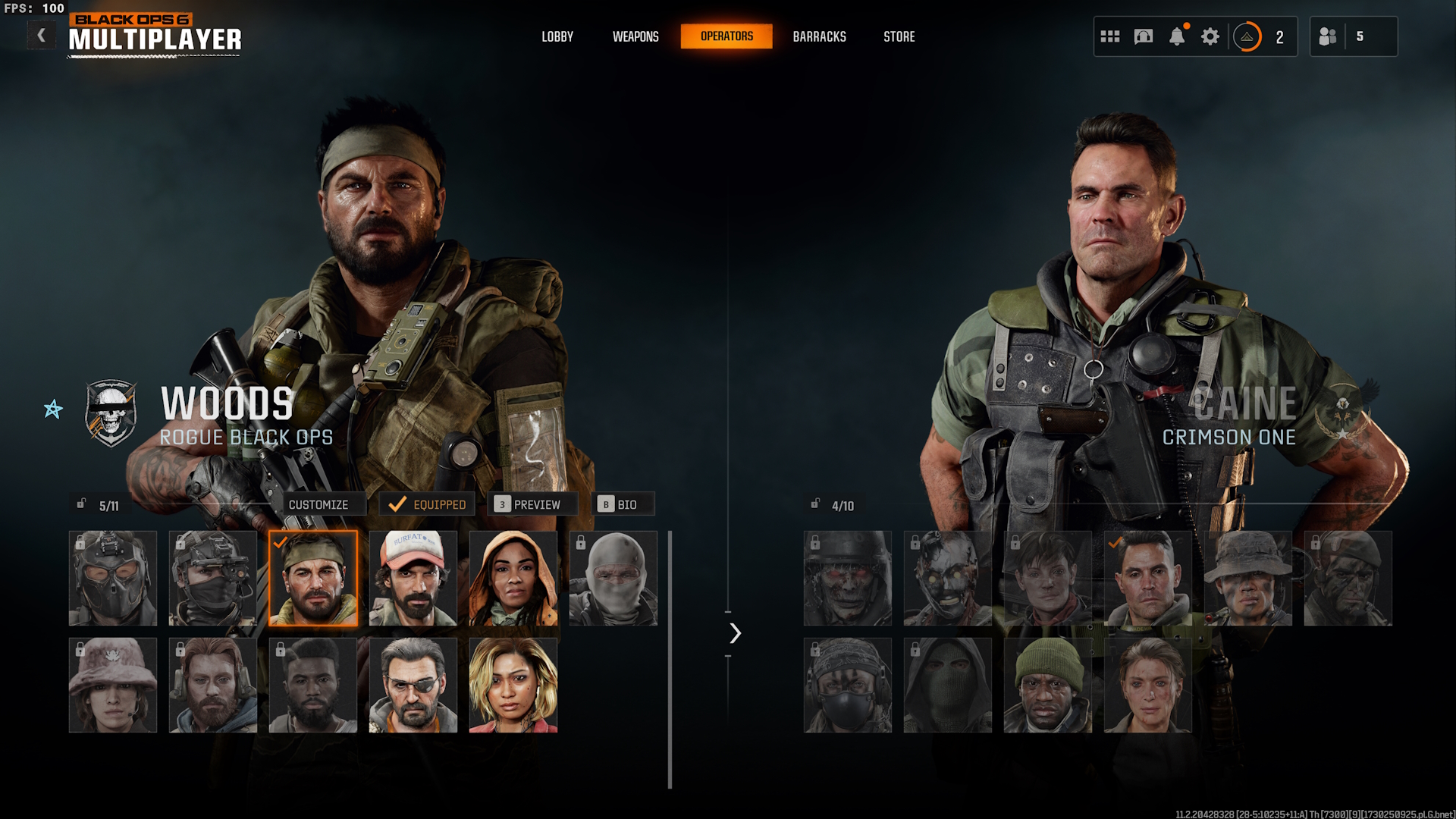This screenshot has width=1456, height=819.
Task: Select the green beanie Crimson One operator
Action: point(1048,686)
